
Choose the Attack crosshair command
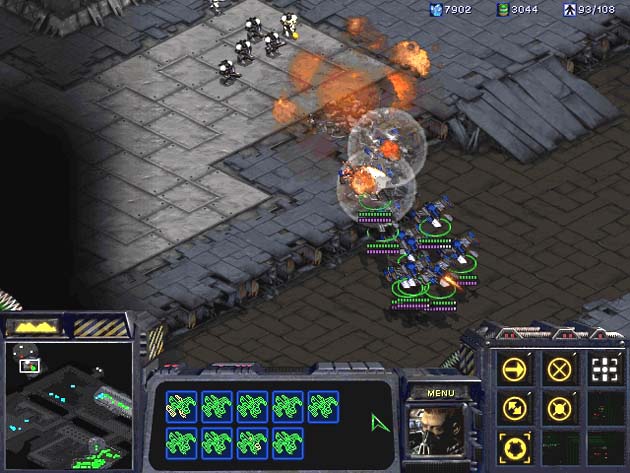point(602,369)
